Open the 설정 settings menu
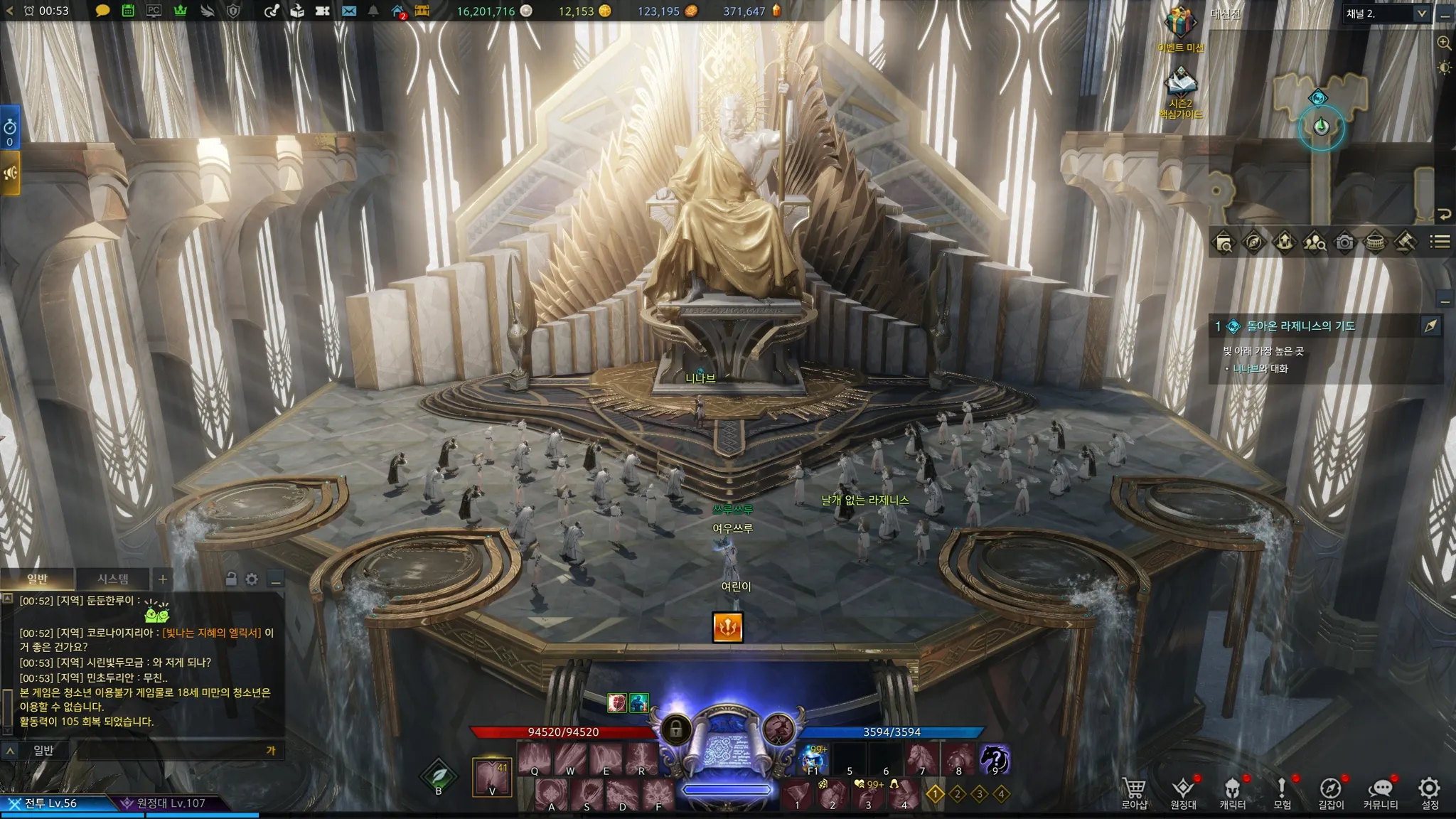 click(1429, 792)
